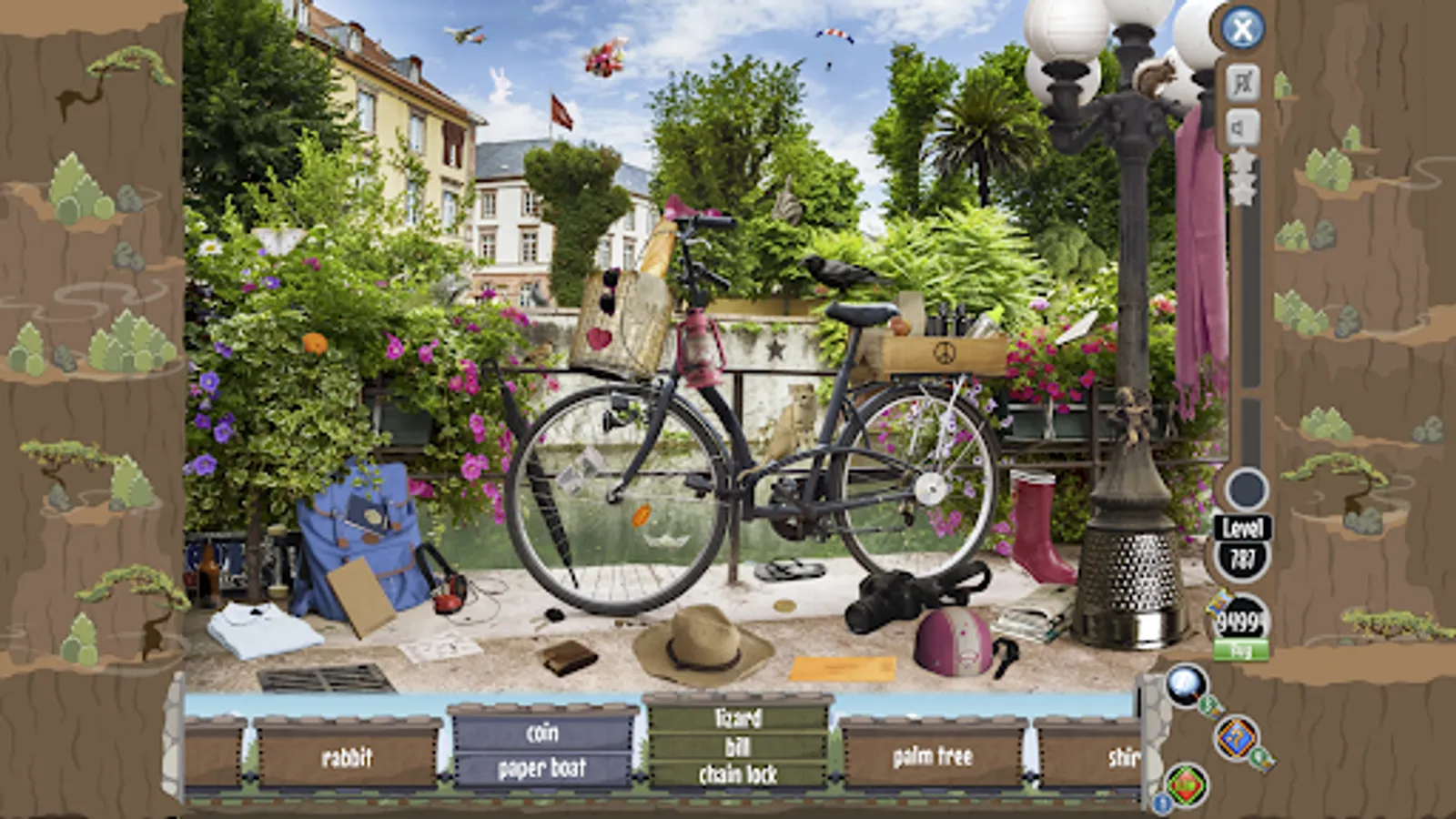Image resolution: width=1456 pixels, height=819 pixels.
Task: Click the 'chain lock' word on the green tile
Action: pos(742,775)
